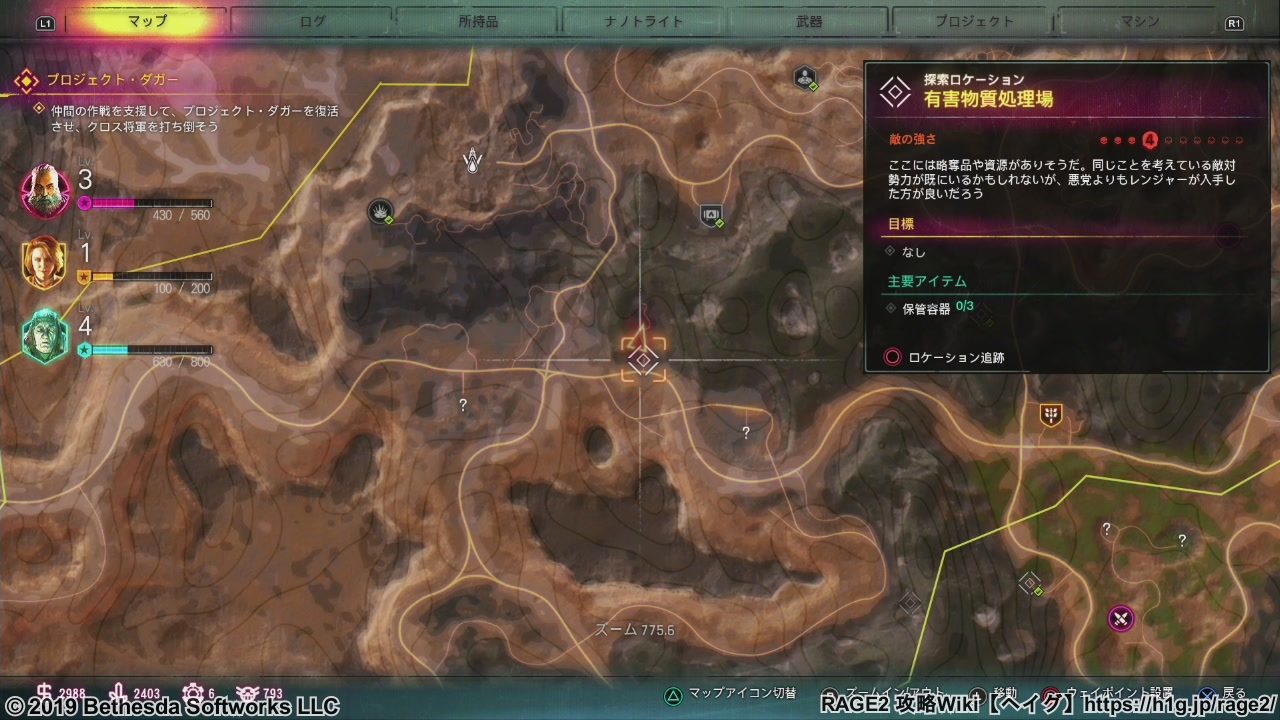The width and height of the screenshot is (1280, 720).
Task: Select the white player arrow marker
Action: 473,160
